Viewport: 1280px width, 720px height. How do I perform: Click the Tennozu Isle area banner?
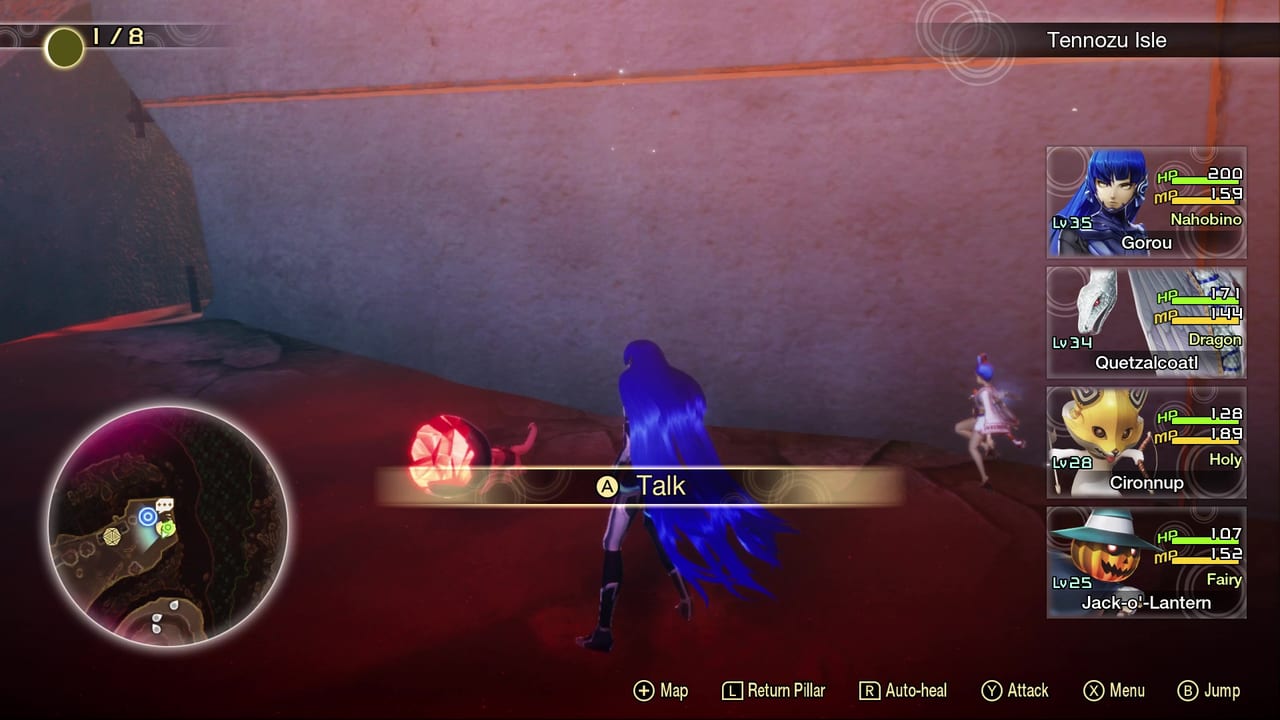pos(1108,40)
